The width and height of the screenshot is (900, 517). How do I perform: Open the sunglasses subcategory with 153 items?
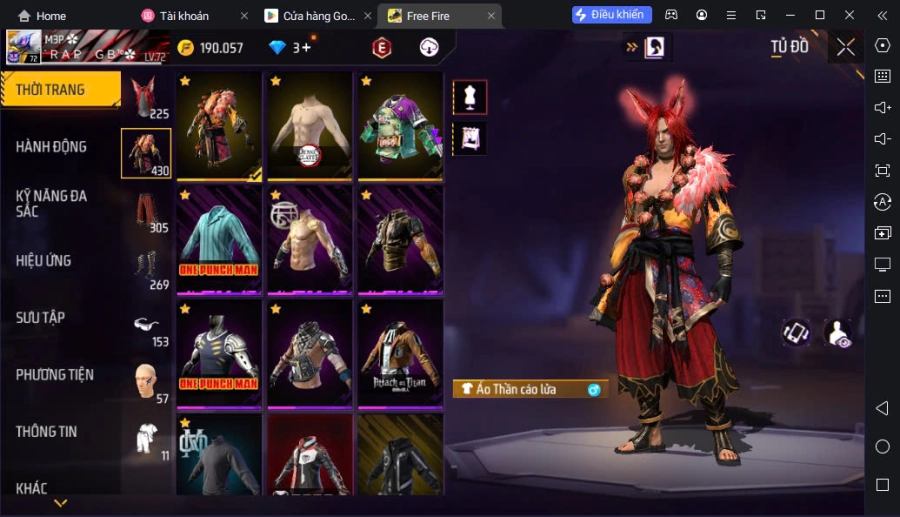146,325
